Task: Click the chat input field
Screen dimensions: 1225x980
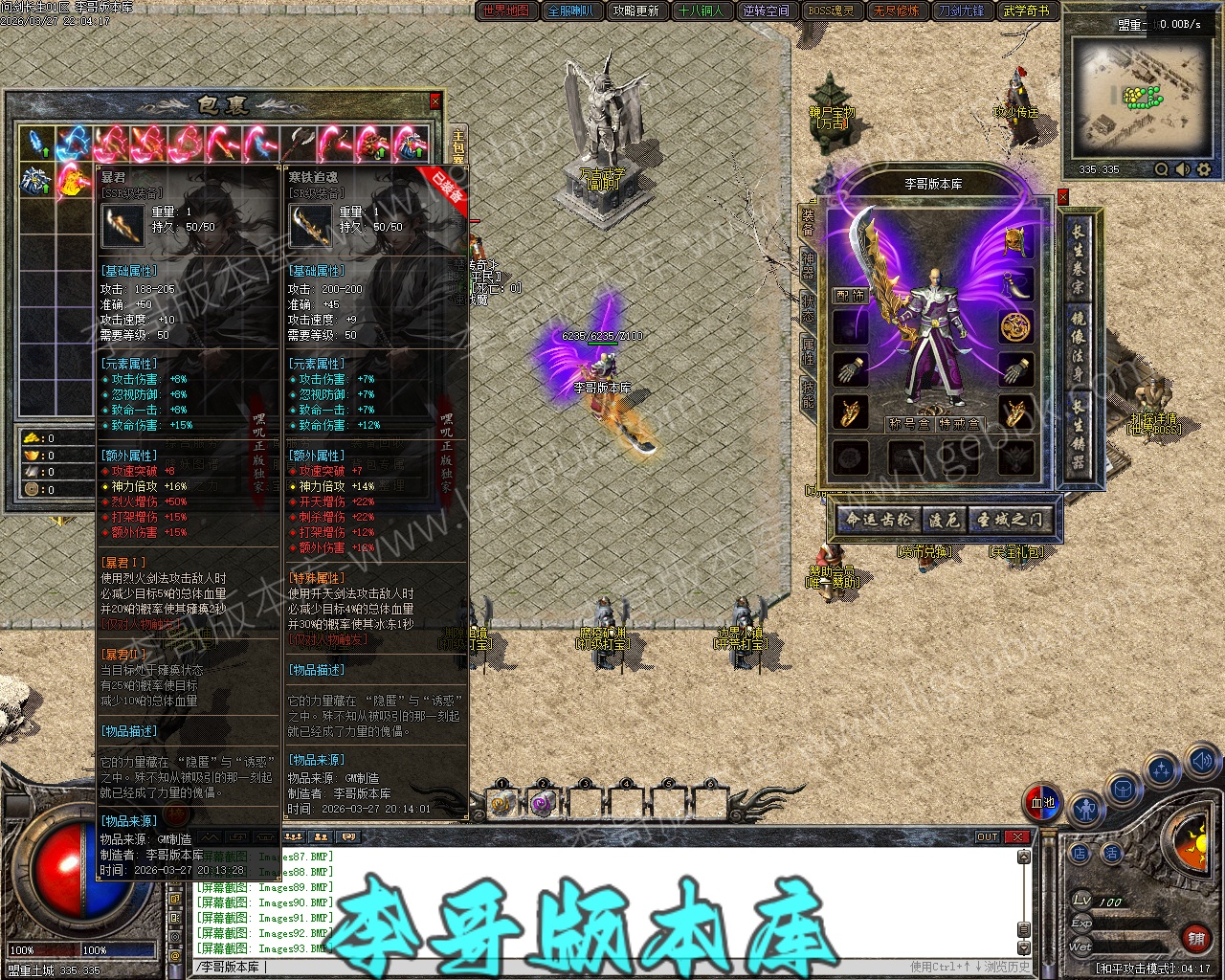Action: pyautogui.click(x=574, y=967)
